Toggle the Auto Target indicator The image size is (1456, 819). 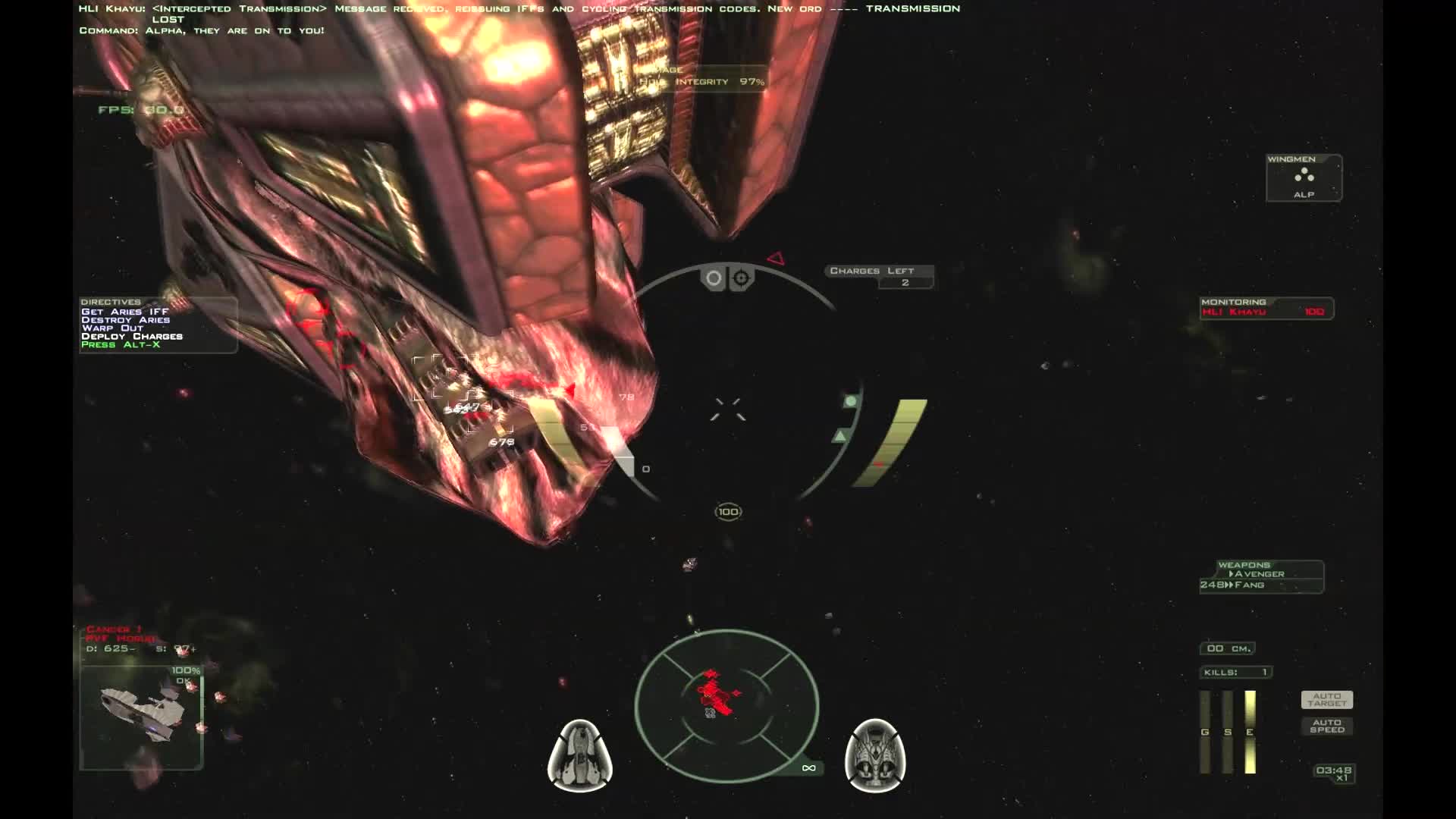(x=1326, y=699)
